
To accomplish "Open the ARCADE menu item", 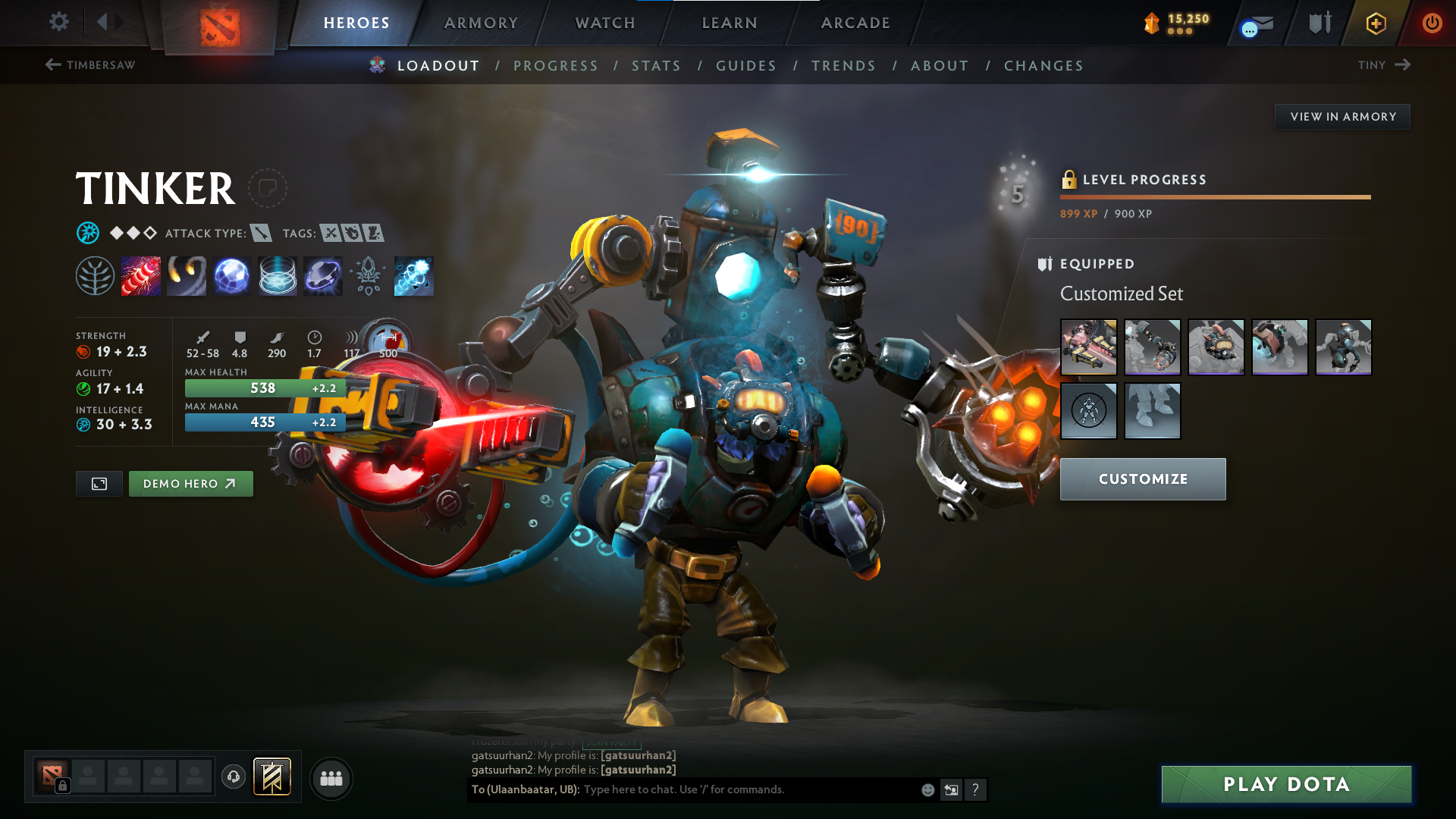I will [855, 23].
